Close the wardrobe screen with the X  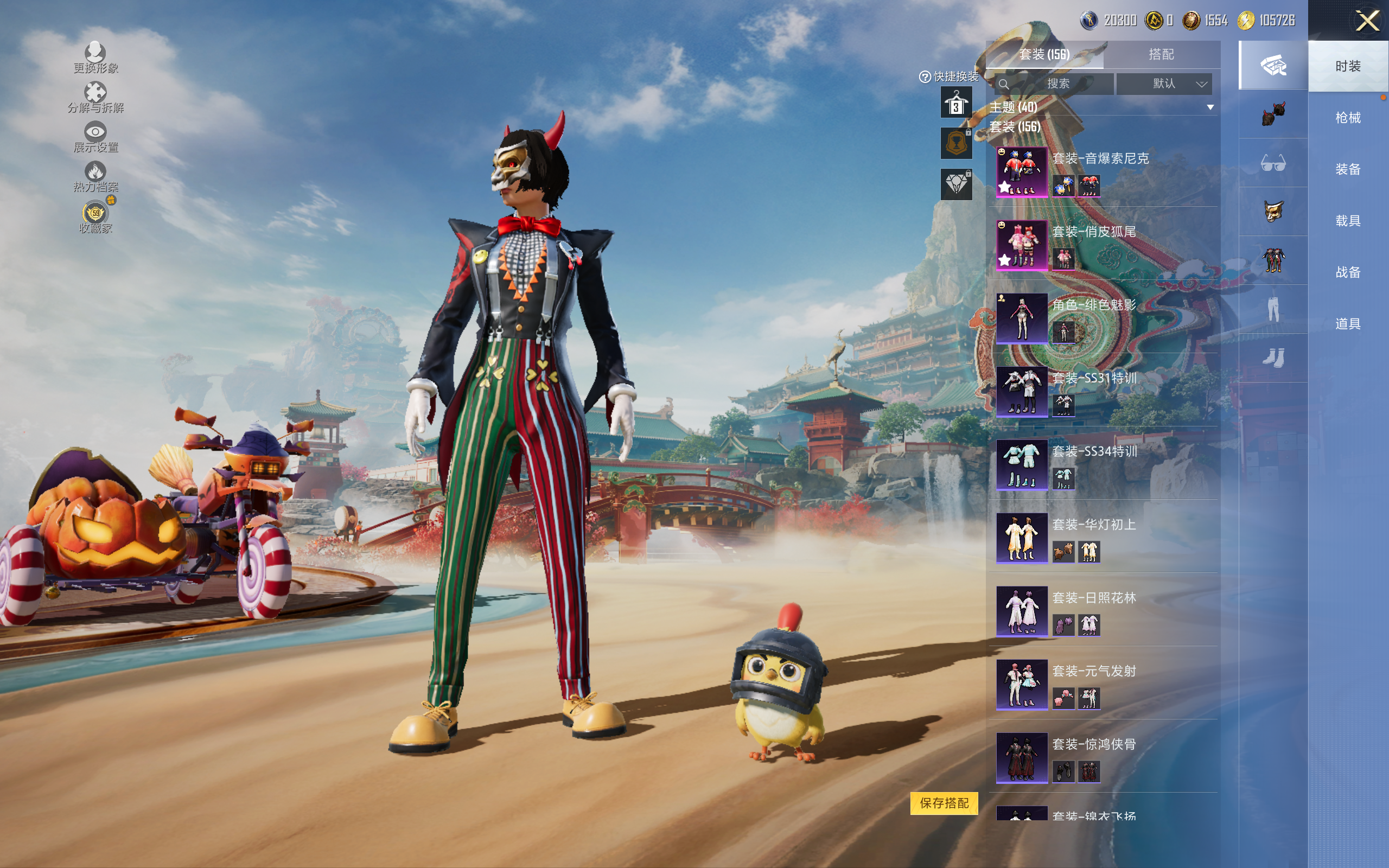pyautogui.click(x=1367, y=21)
